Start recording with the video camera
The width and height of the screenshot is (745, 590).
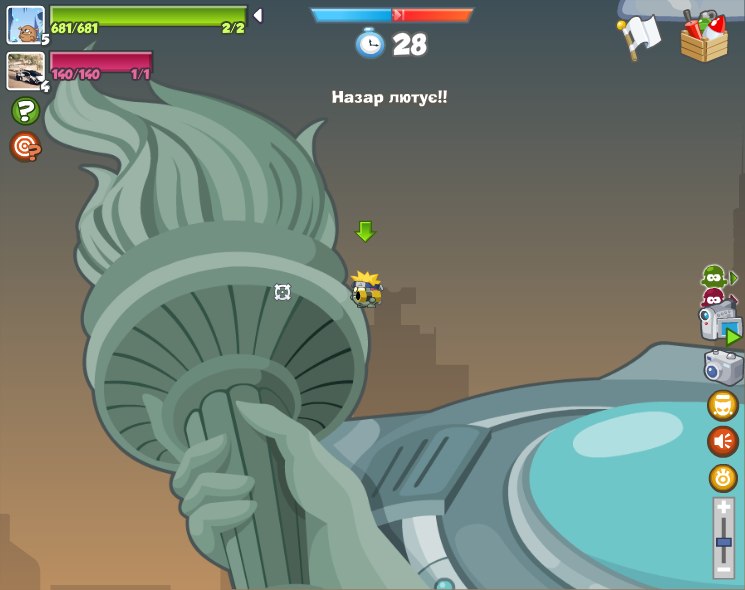click(720, 325)
